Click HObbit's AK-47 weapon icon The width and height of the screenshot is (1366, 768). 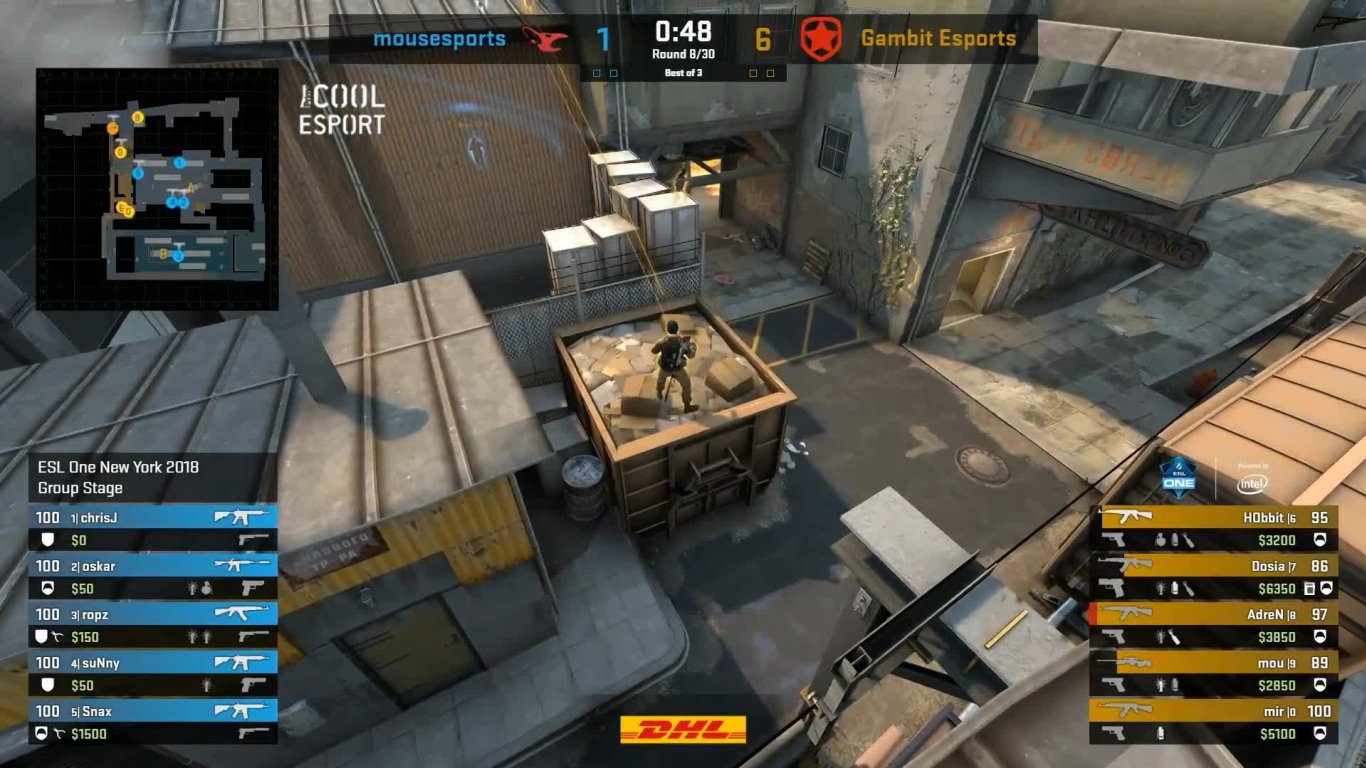tap(1126, 516)
